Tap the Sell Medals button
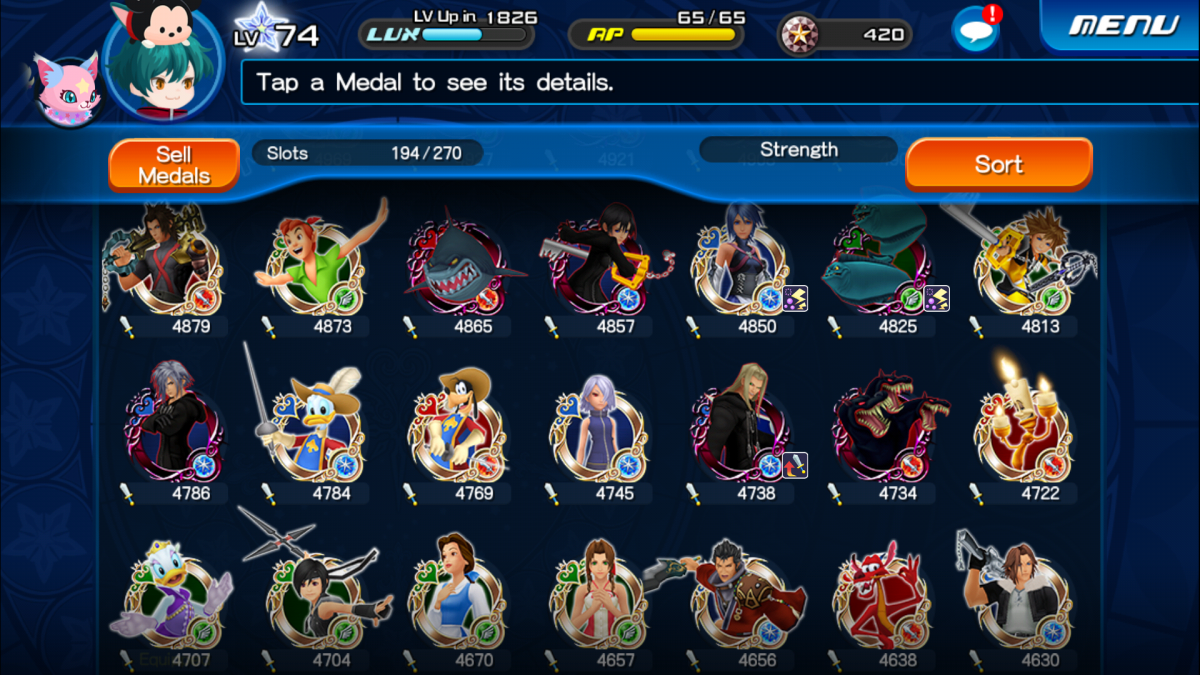The image size is (1200, 675). coord(174,165)
